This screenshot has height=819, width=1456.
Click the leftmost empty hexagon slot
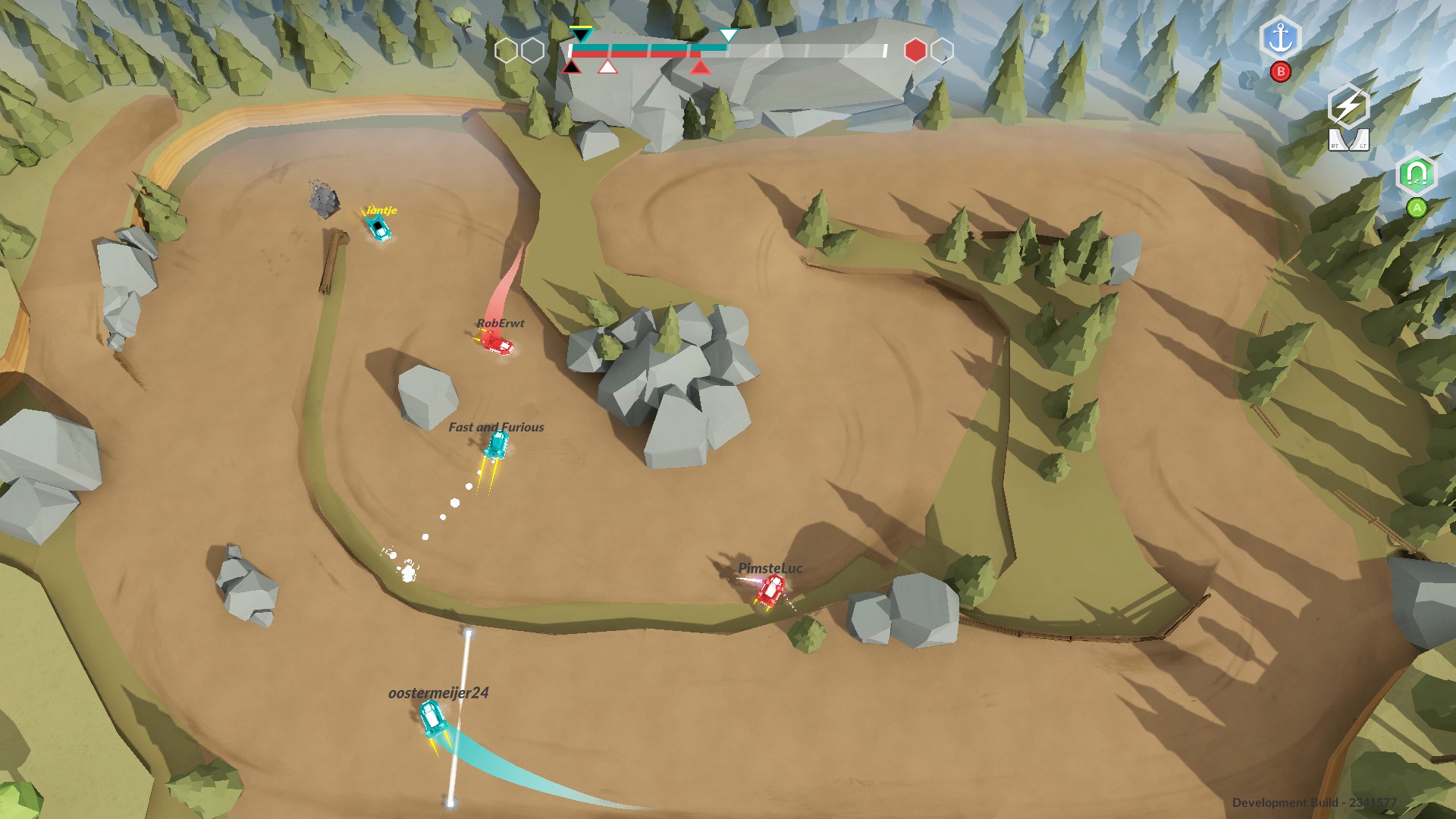pos(507,49)
